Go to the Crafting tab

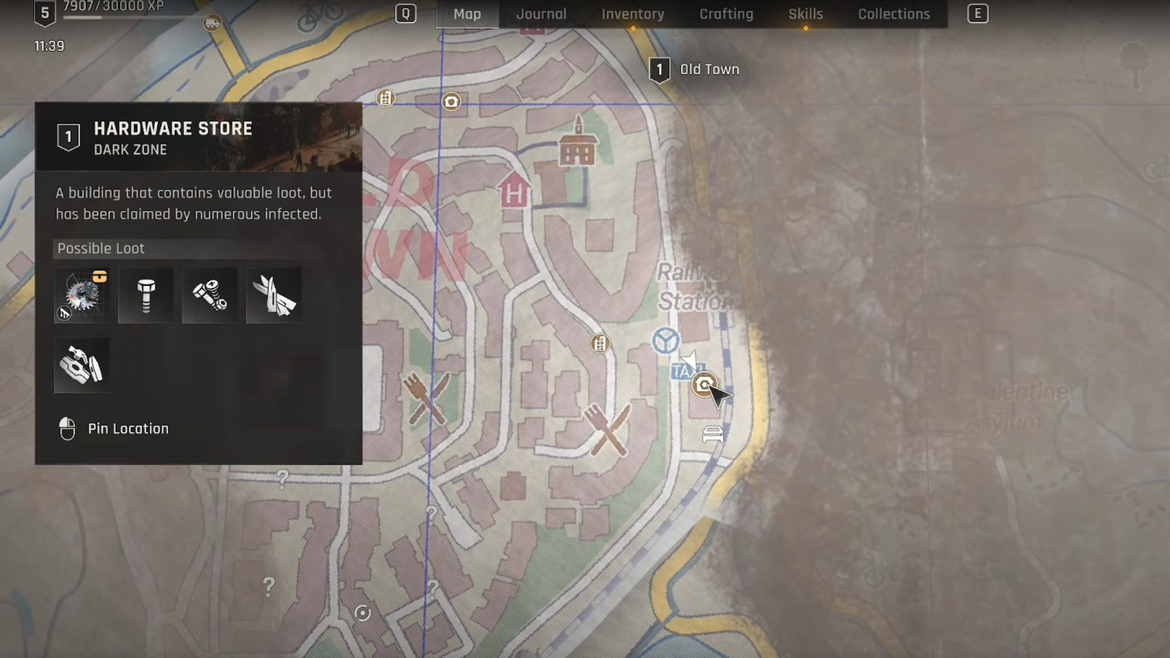coord(726,14)
